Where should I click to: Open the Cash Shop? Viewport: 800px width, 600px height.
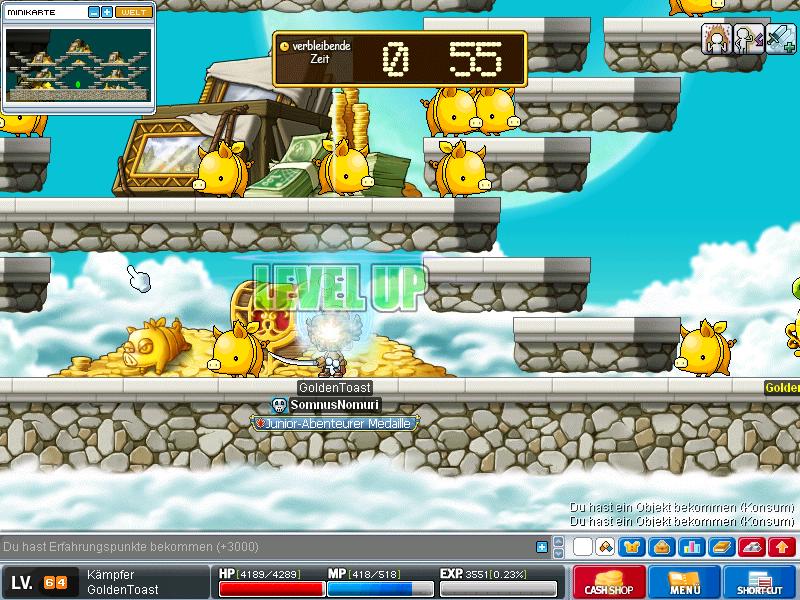click(608, 582)
